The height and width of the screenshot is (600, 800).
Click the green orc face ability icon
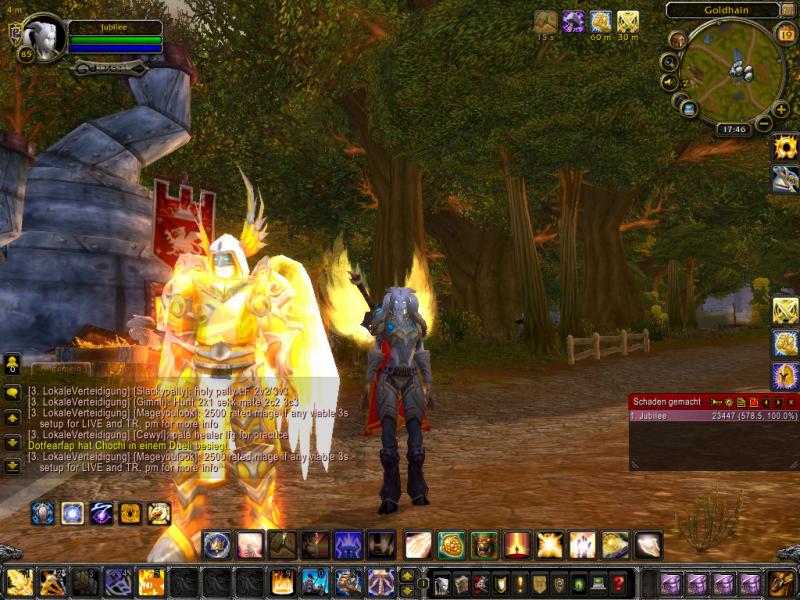(484, 545)
